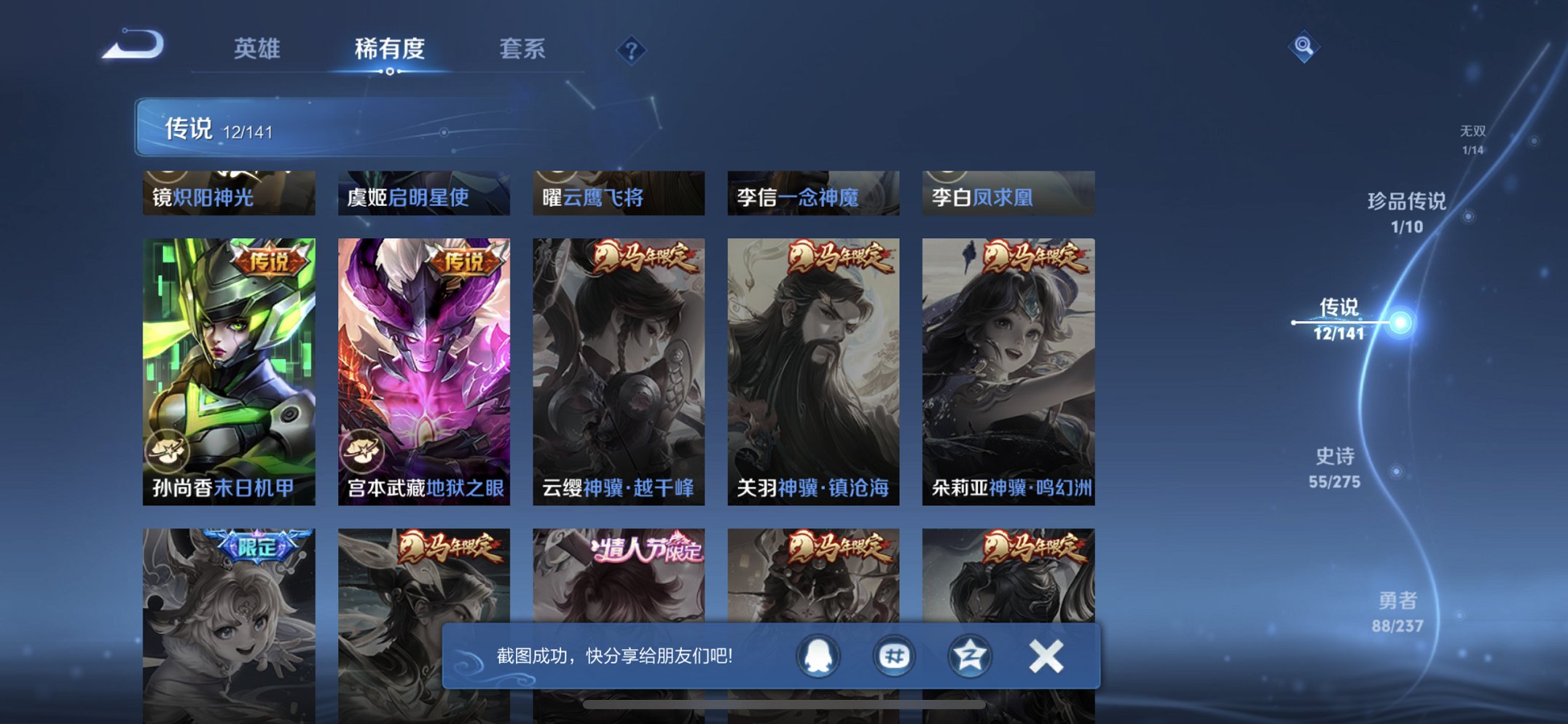This screenshot has height=724, width=1568.
Task: Share via the hashtag community icon
Action: click(893, 656)
